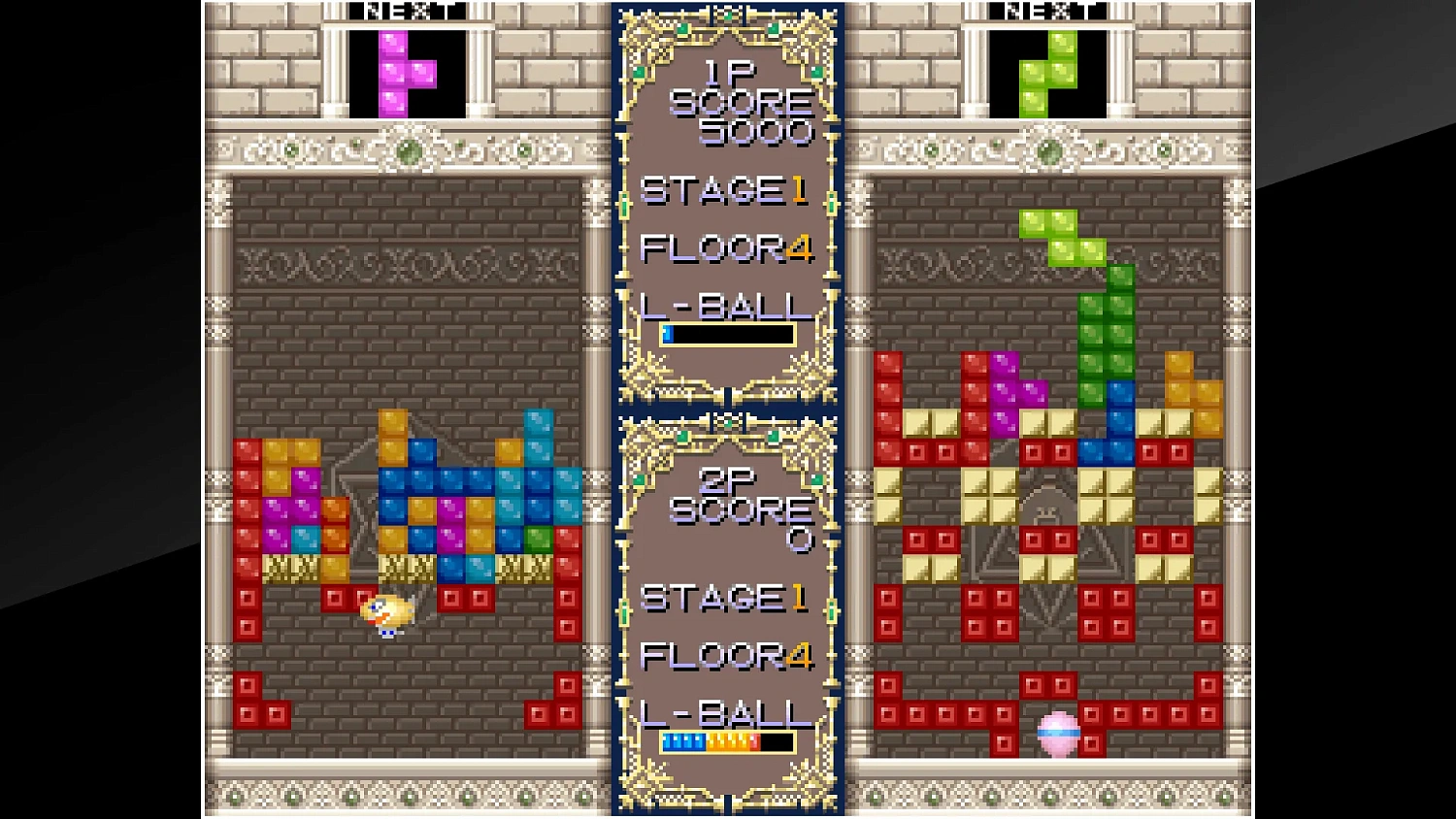Screen dimensions: 1456x819
Task: Click Player 2's L-BALL meter
Action: [730, 741]
